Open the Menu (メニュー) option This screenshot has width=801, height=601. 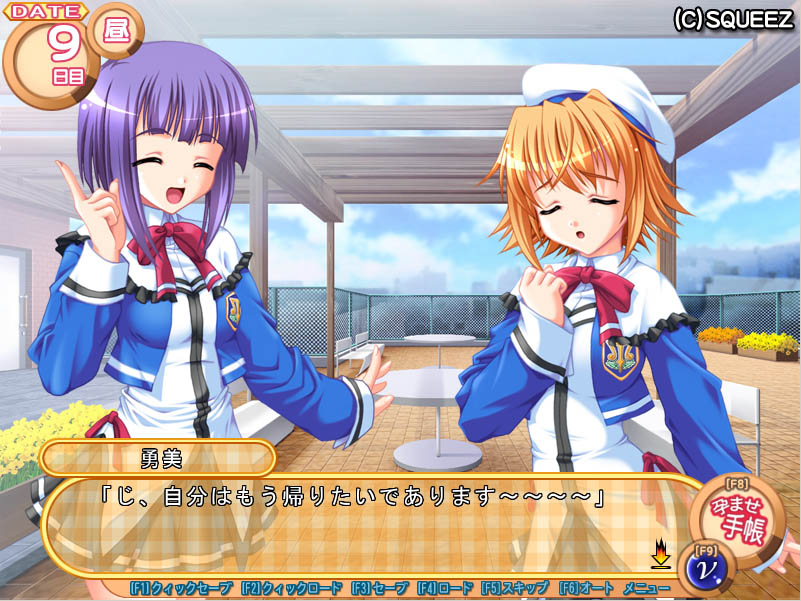(646, 589)
